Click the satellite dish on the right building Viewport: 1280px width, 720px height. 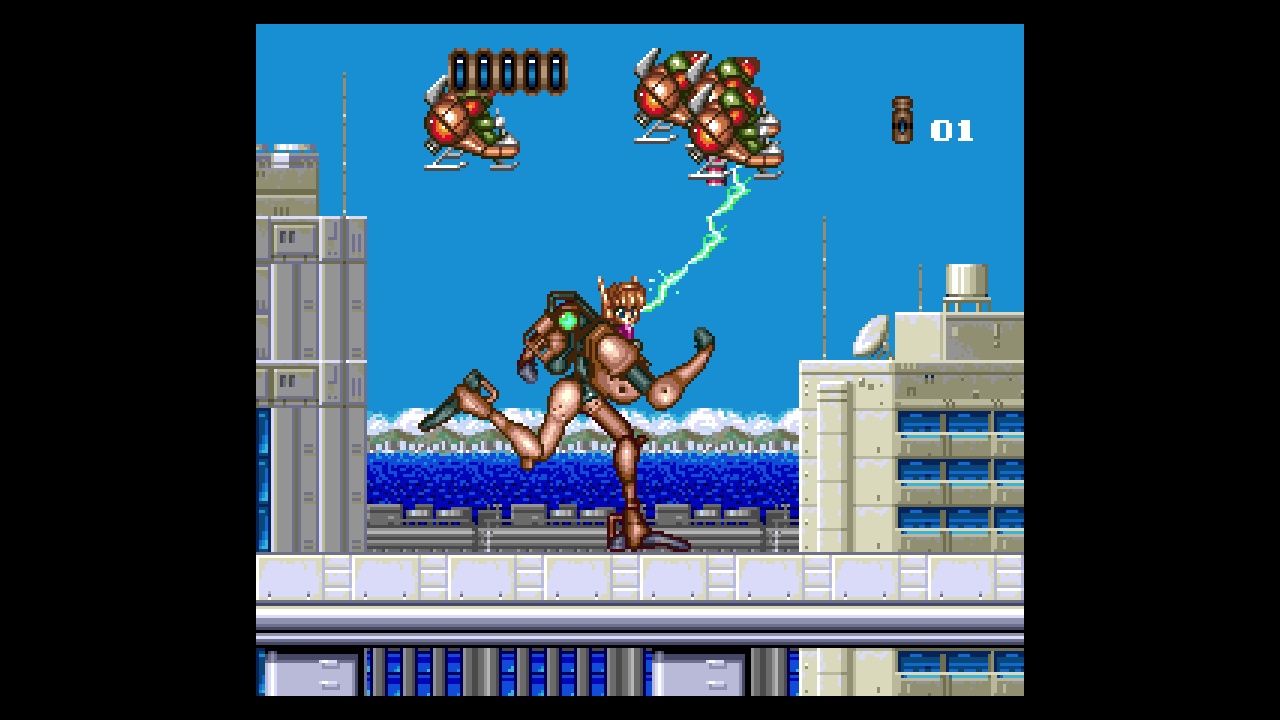(x=872, y=335)
